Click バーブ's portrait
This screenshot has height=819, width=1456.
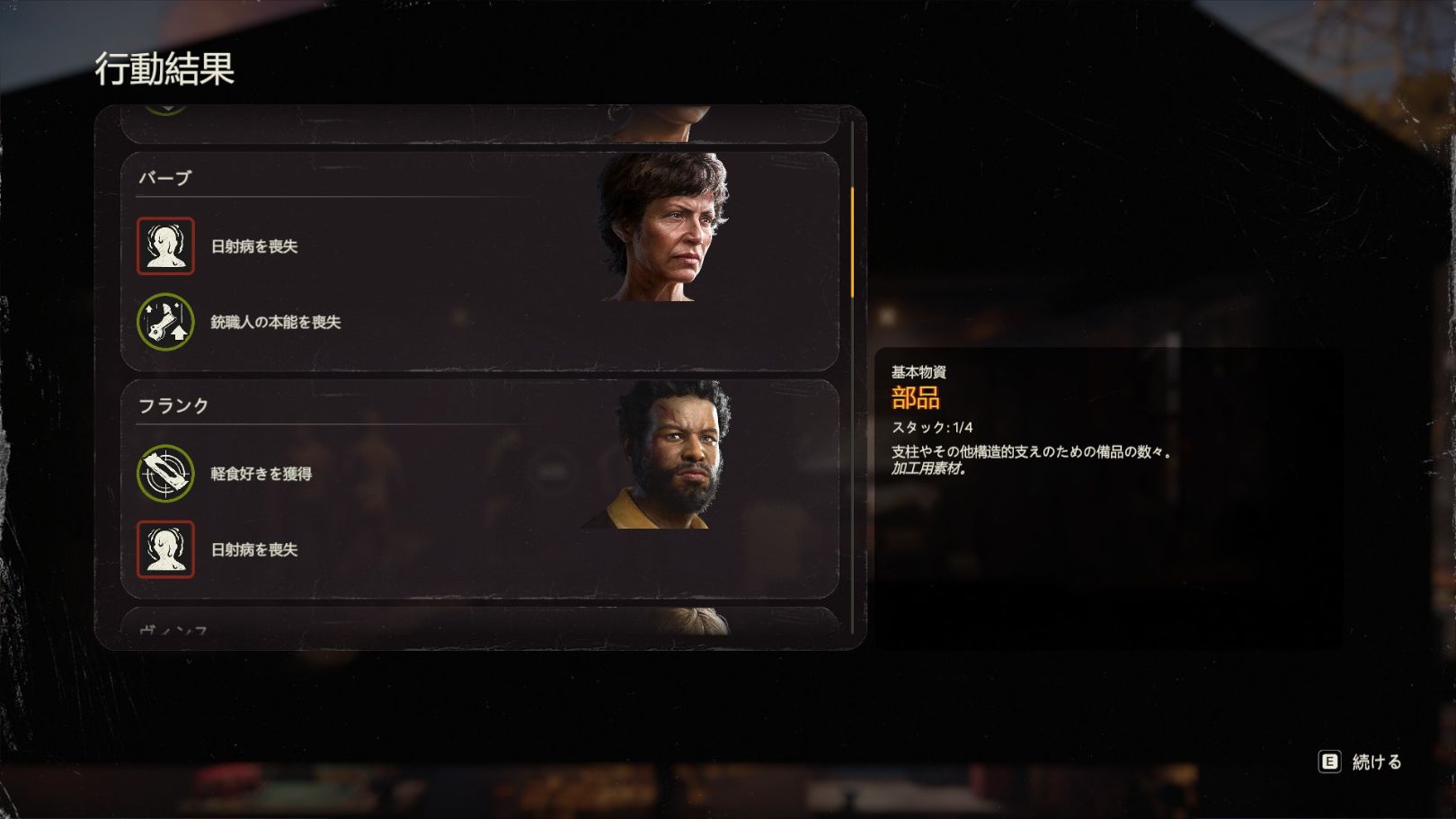tap(665, 227)
